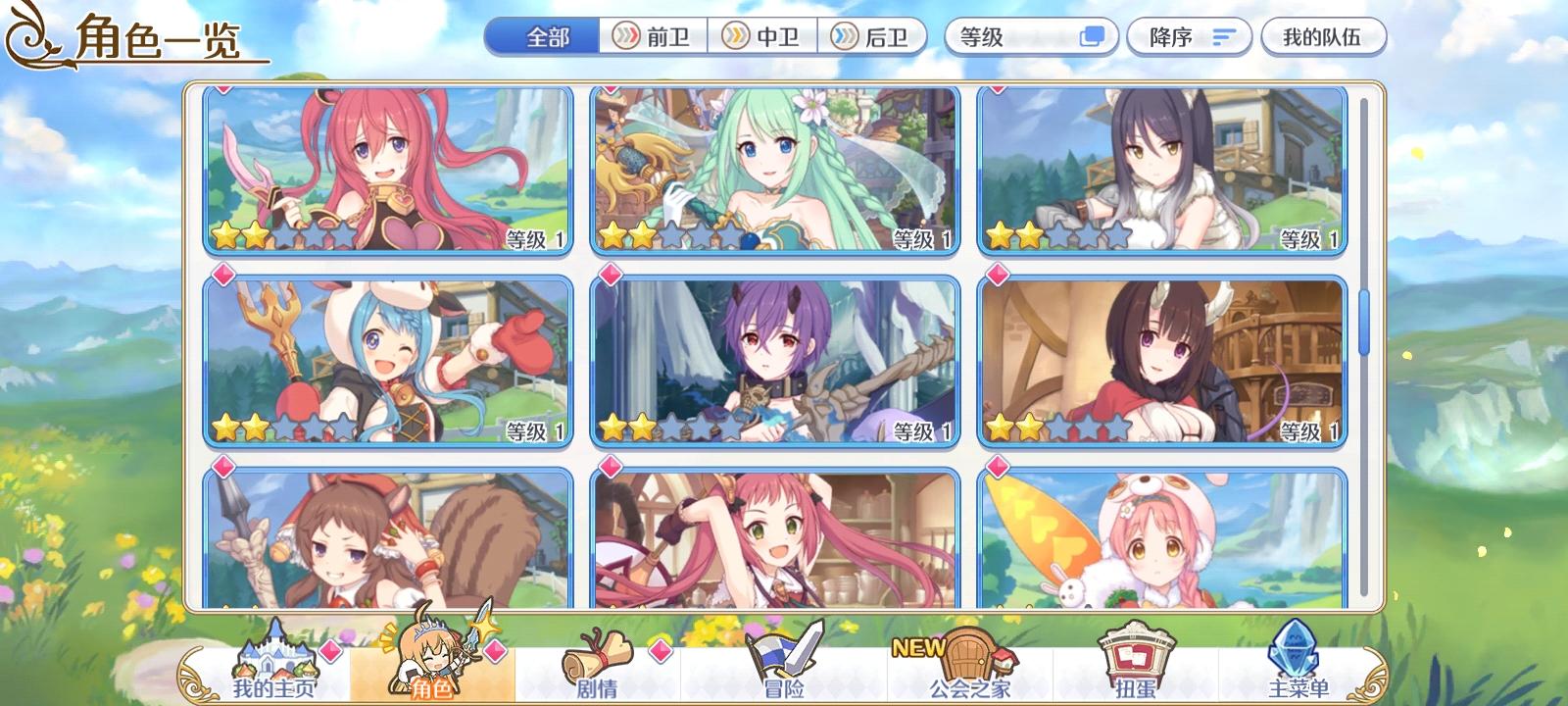The image size is (1568, 706).
Task: Select the 角色 character menu icon
Action: pos(435,662)
